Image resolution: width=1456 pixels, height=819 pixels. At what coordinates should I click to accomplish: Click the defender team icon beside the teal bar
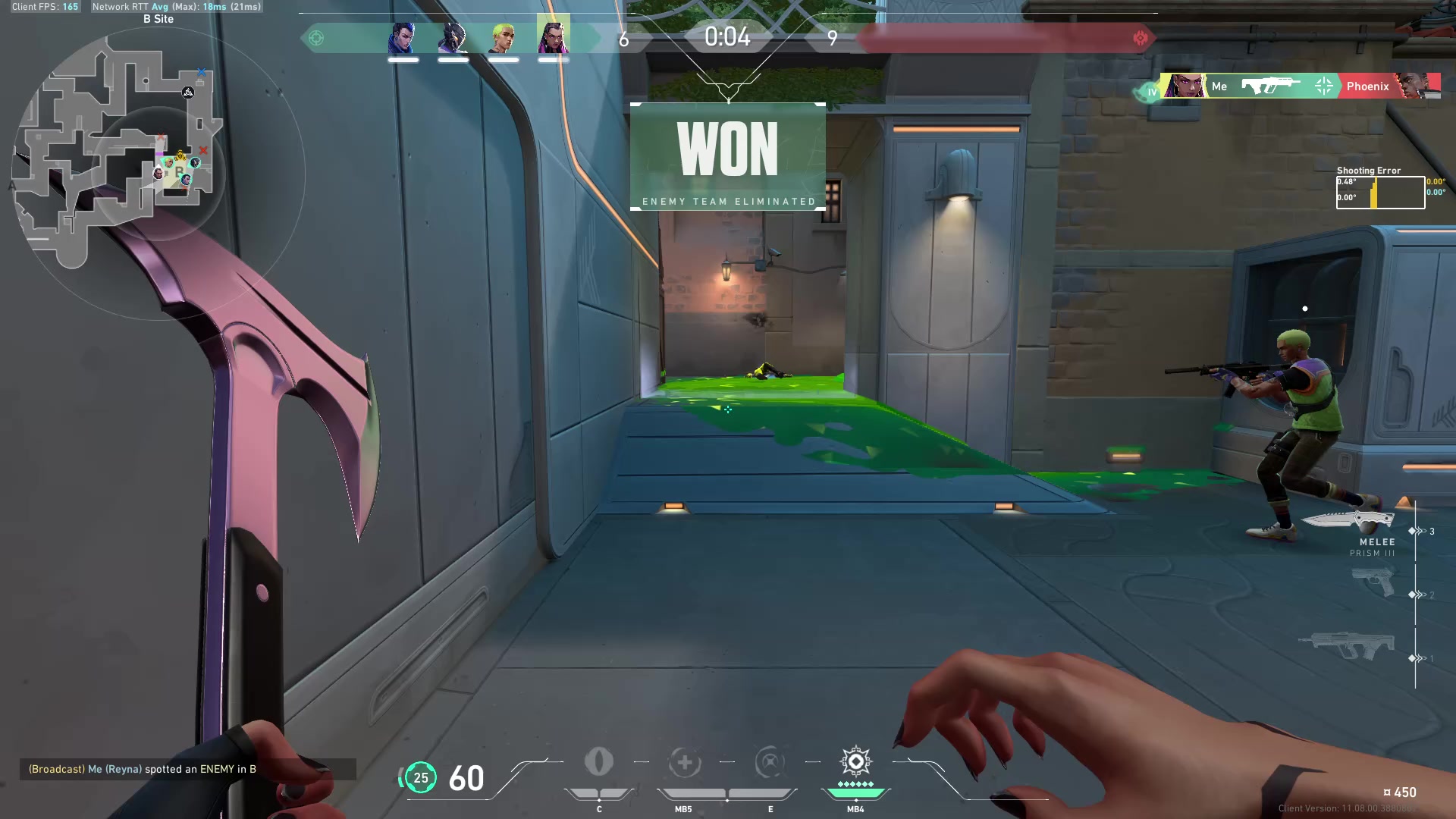pos(316,38)
